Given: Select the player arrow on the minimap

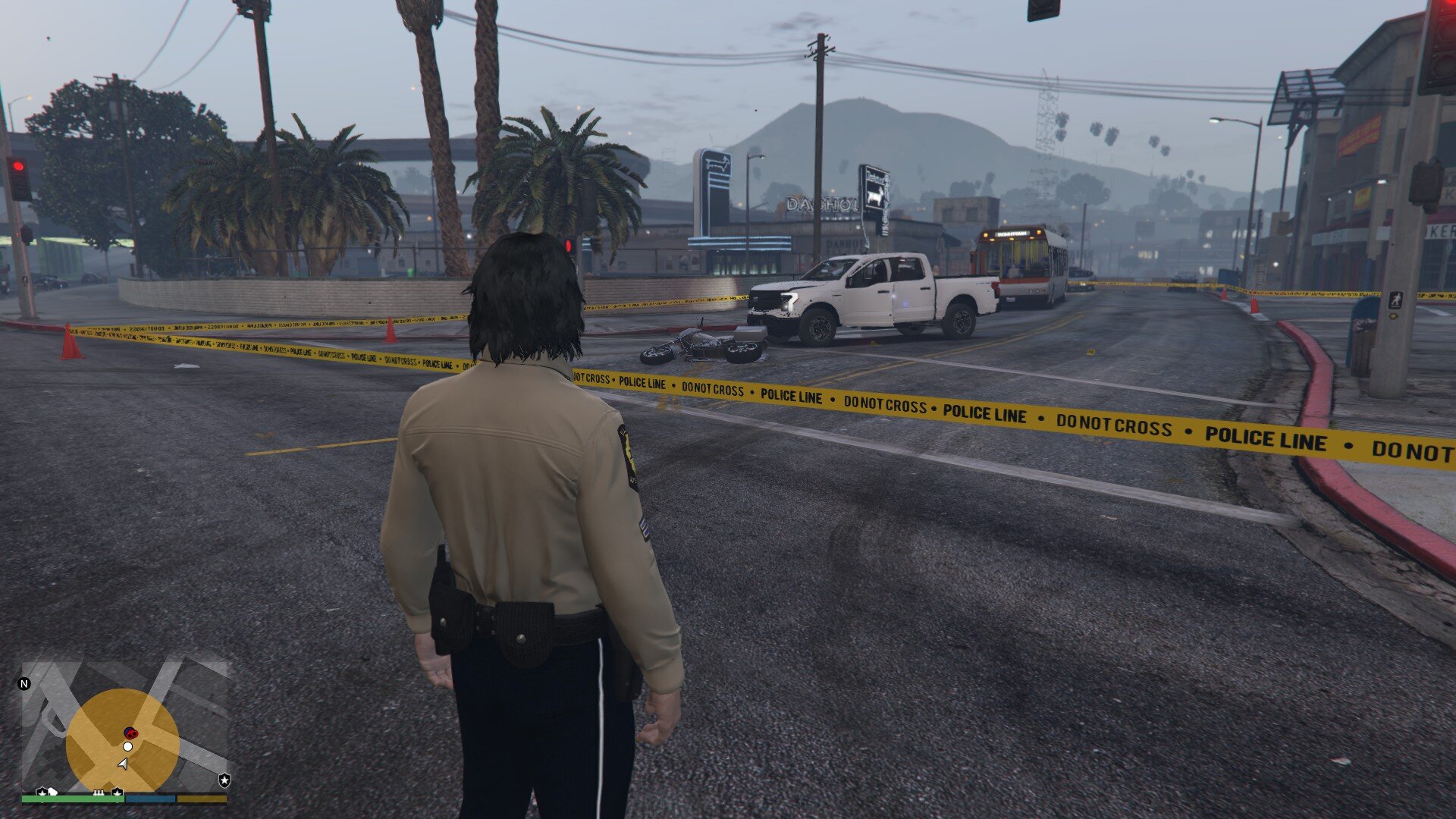Looking at the screenshot, I should point(123,764).
